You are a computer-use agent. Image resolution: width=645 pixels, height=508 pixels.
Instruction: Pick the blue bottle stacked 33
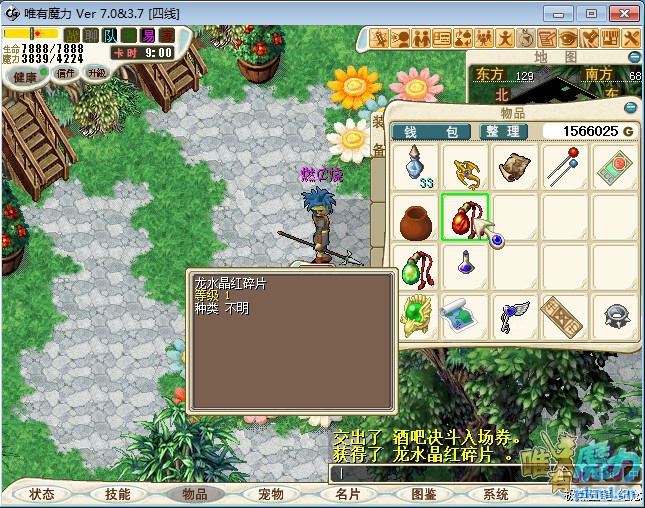tap(415, 167)
